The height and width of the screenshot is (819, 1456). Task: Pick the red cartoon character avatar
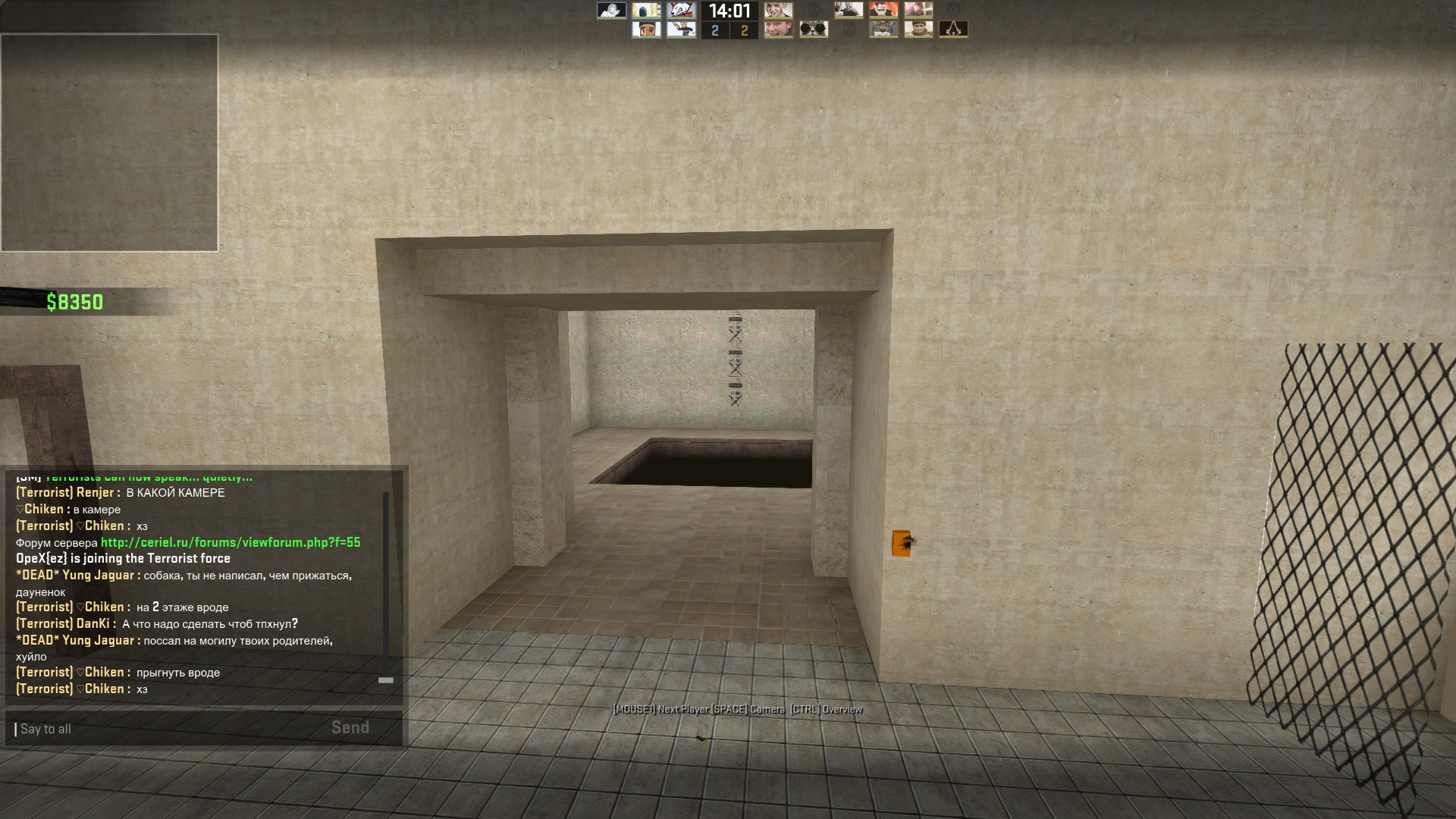click(883, 10)
